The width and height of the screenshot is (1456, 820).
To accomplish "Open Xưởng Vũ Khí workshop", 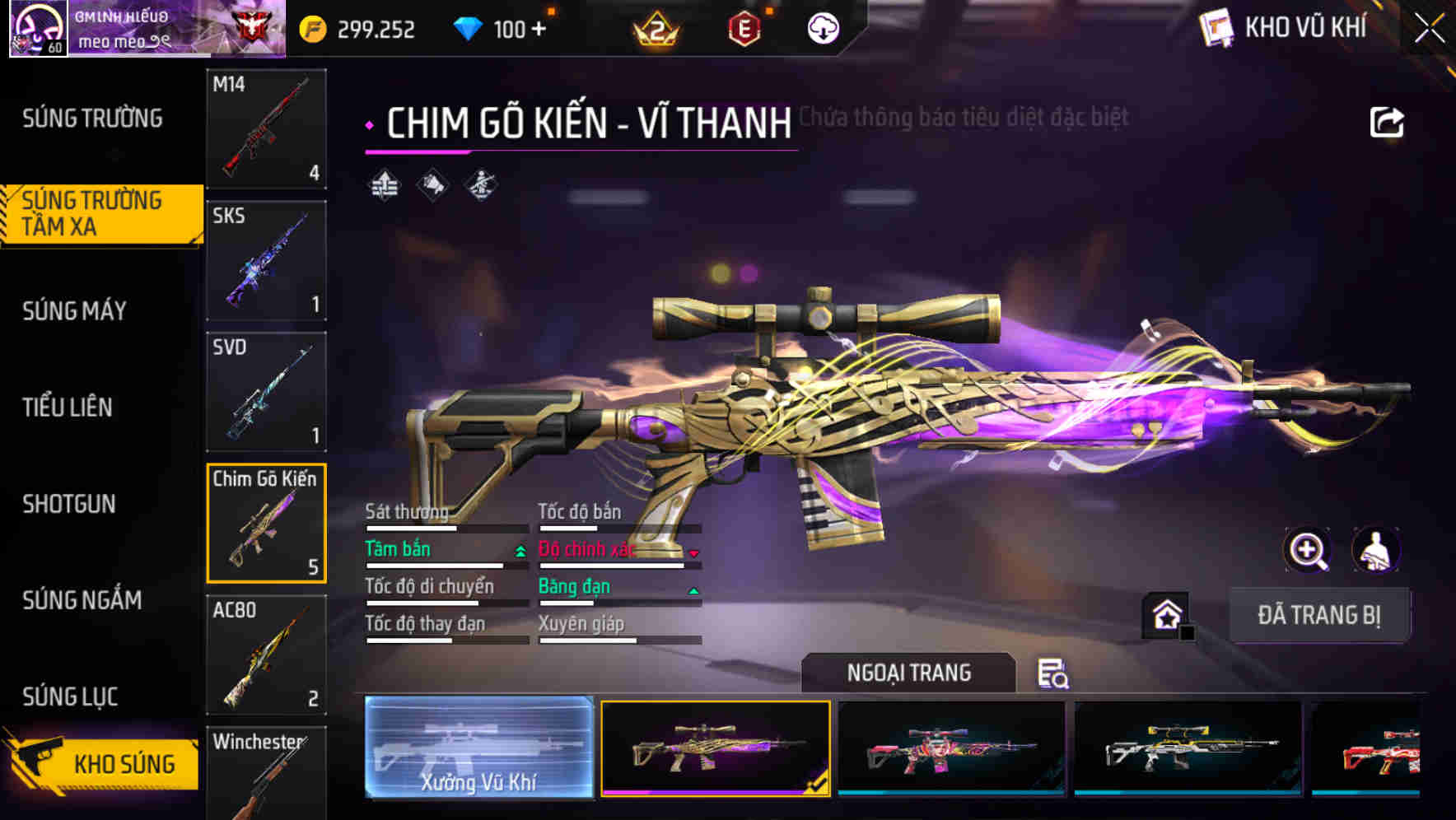I will tap(479, 749).
